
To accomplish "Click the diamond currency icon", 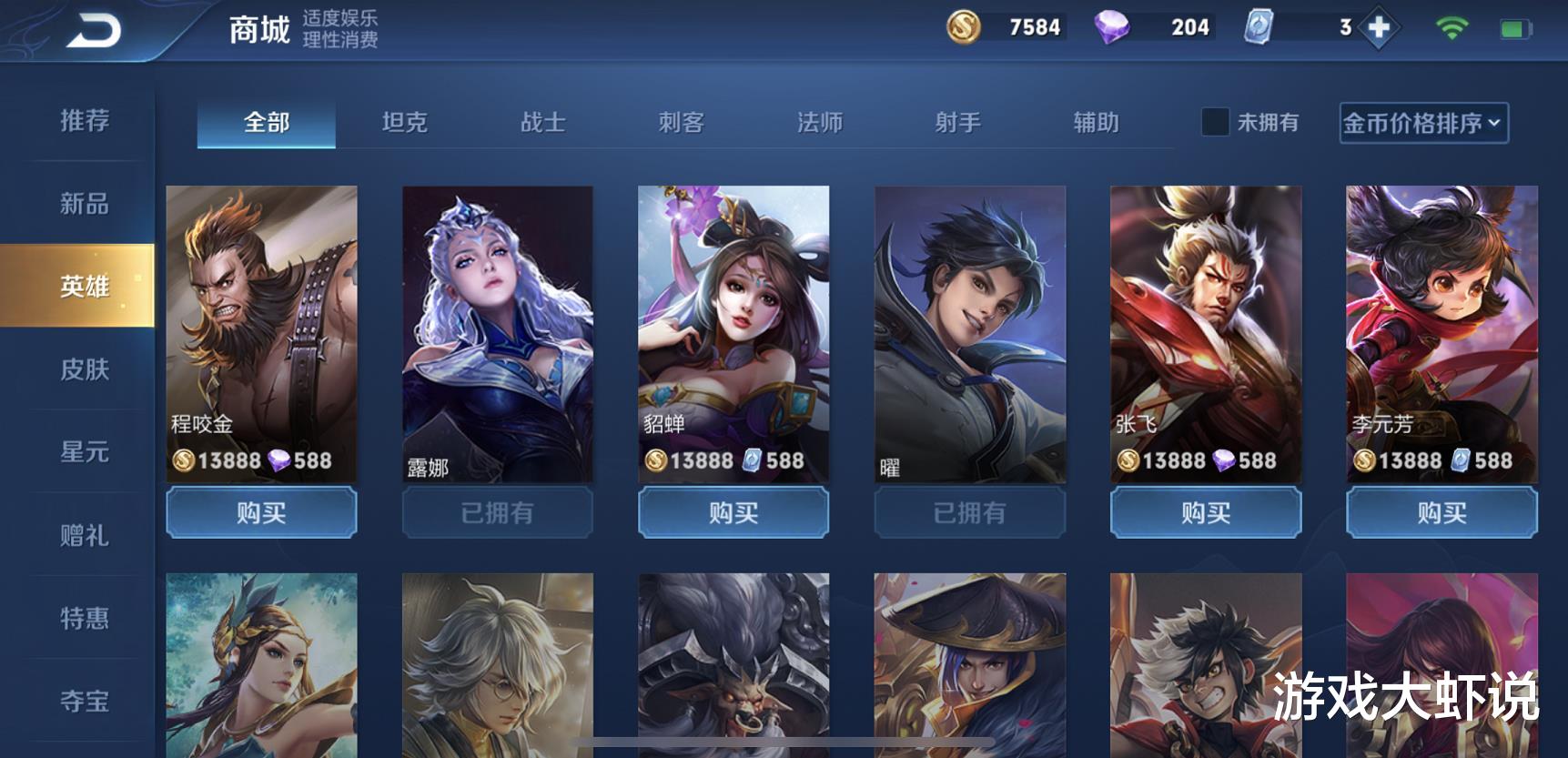I will 1109,27.
